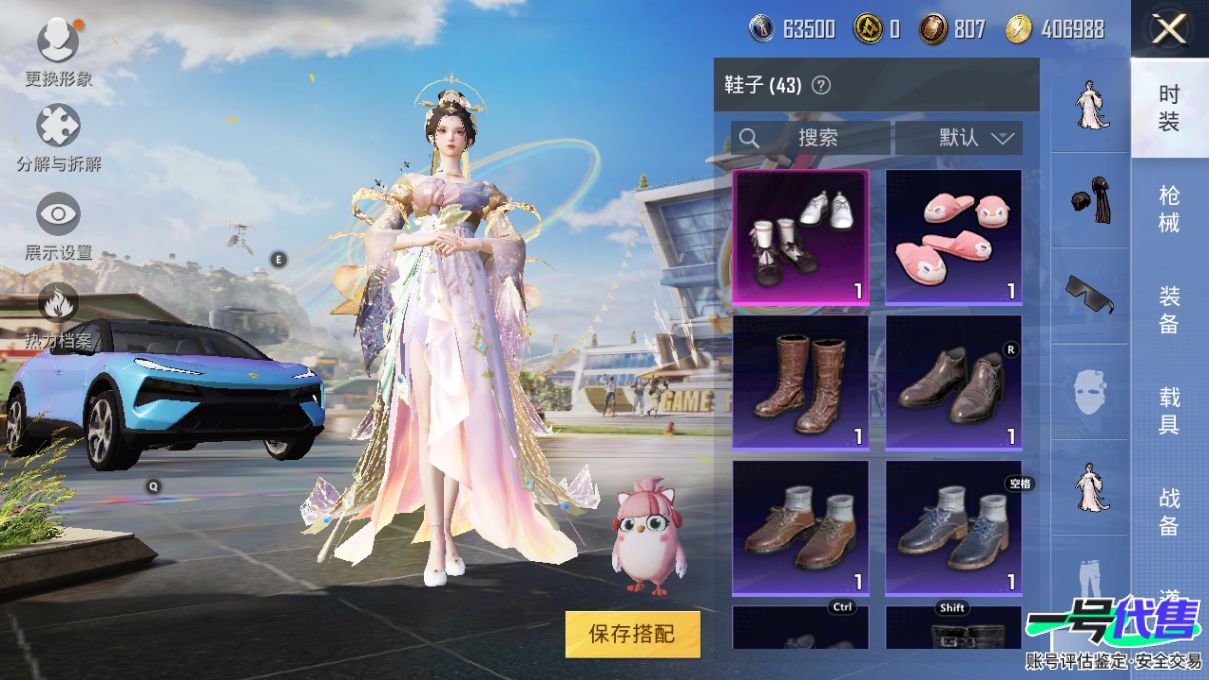Pick the dark brown leather dress shoes

coord(953,381)
